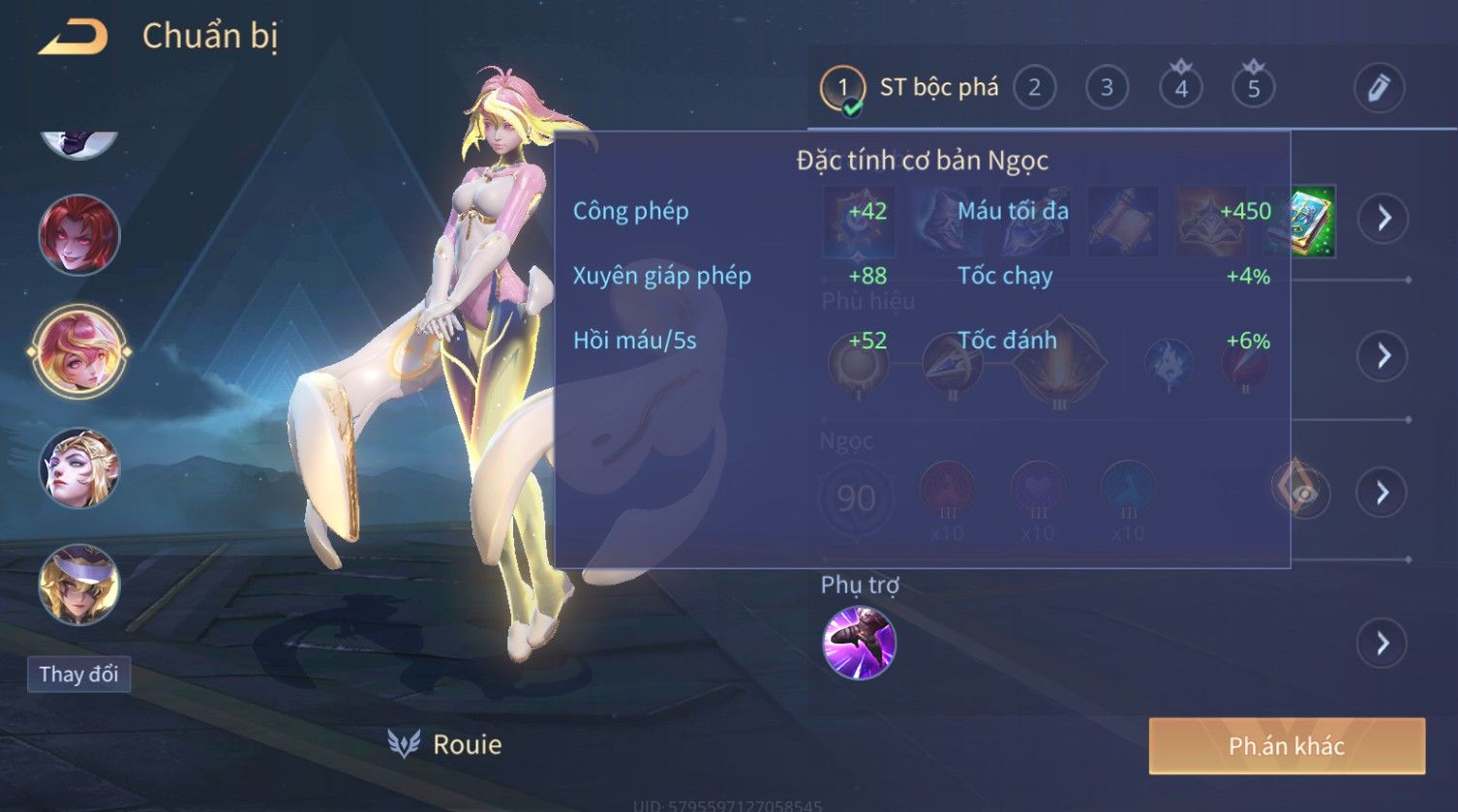
Task: Open the equipment build arrow
Action: pyautogui.click(x=1382, y=218)
